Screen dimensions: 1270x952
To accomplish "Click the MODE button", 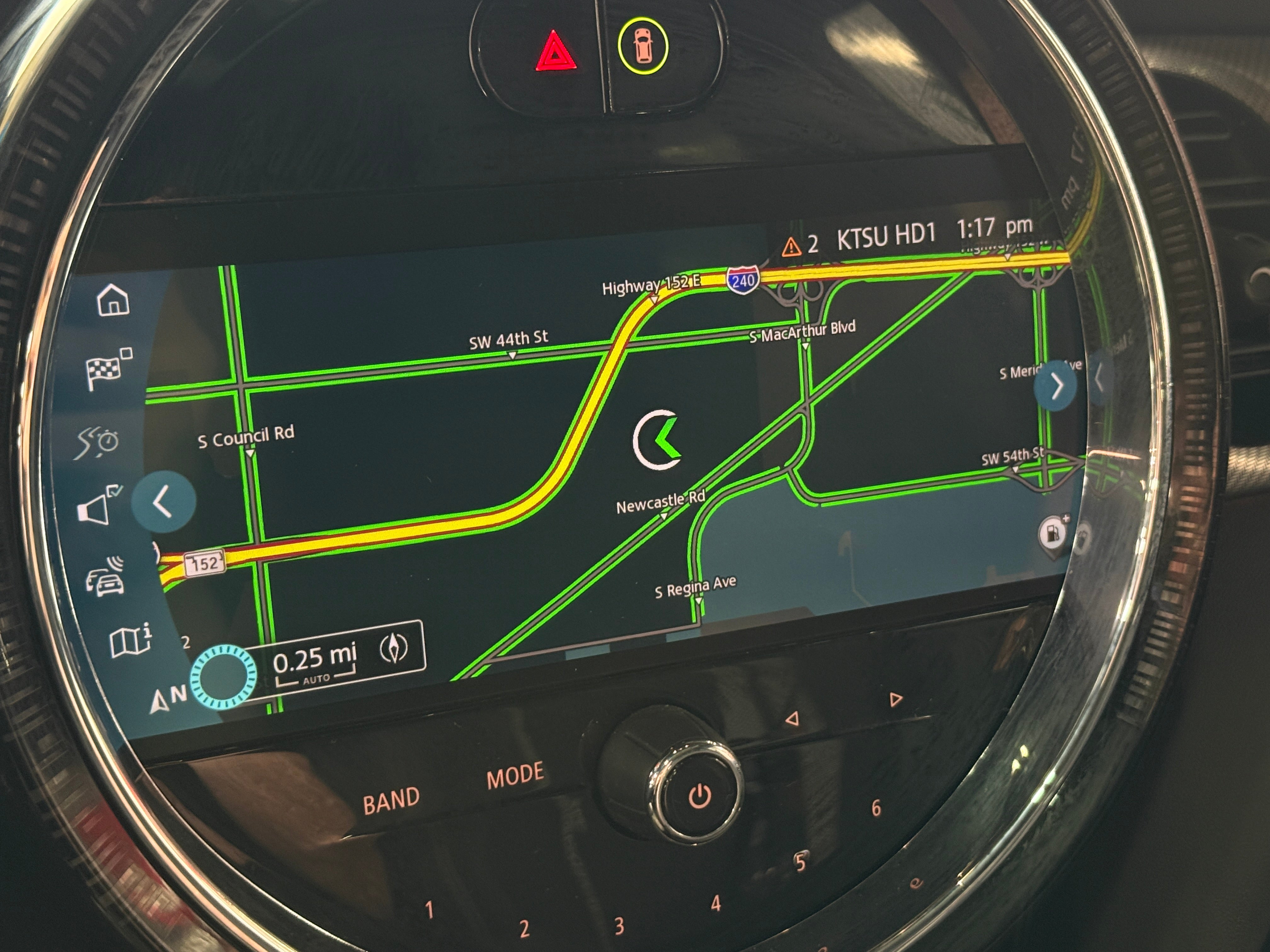I will [514, 775].
